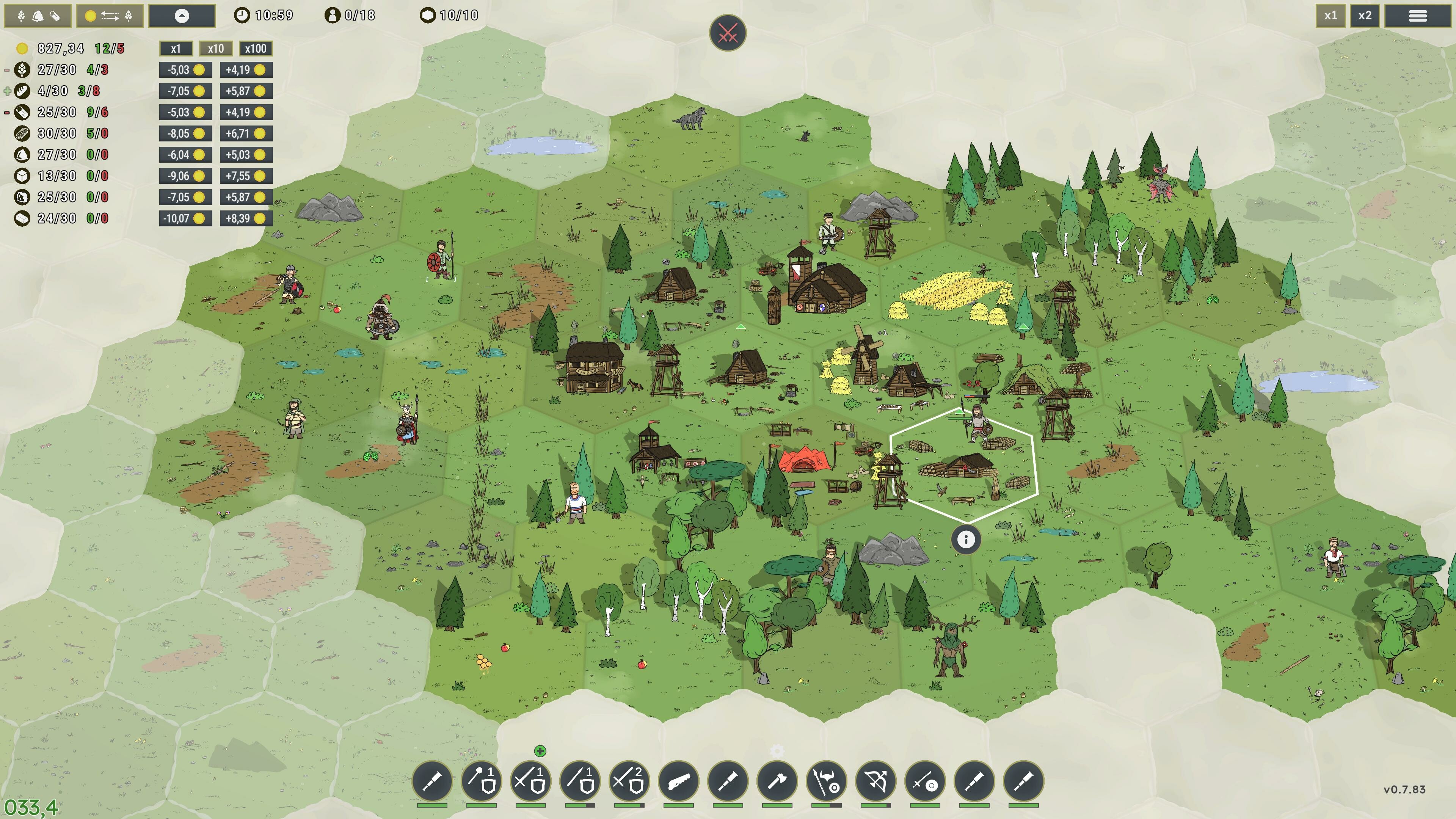Collapse the trade panel with the arrow button
1456x819 pixels.
click(182, 16)
